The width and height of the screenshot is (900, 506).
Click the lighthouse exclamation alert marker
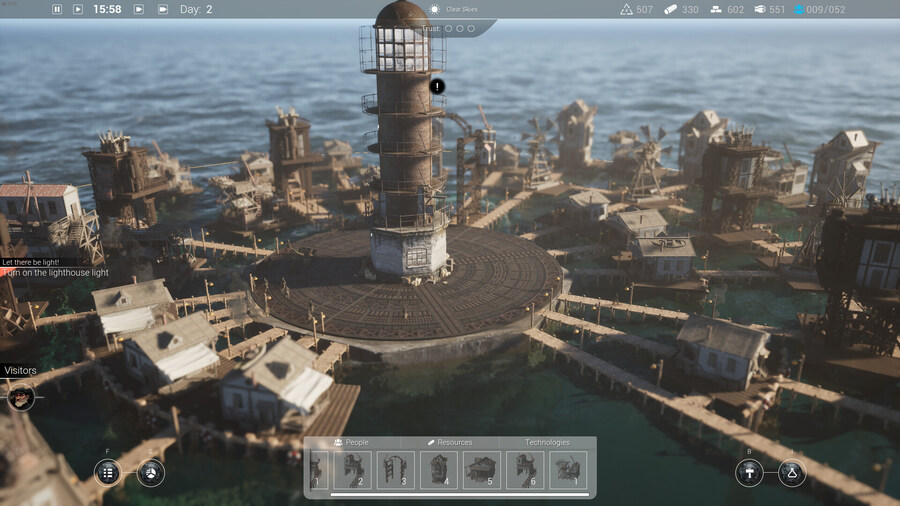coord(437,86)
